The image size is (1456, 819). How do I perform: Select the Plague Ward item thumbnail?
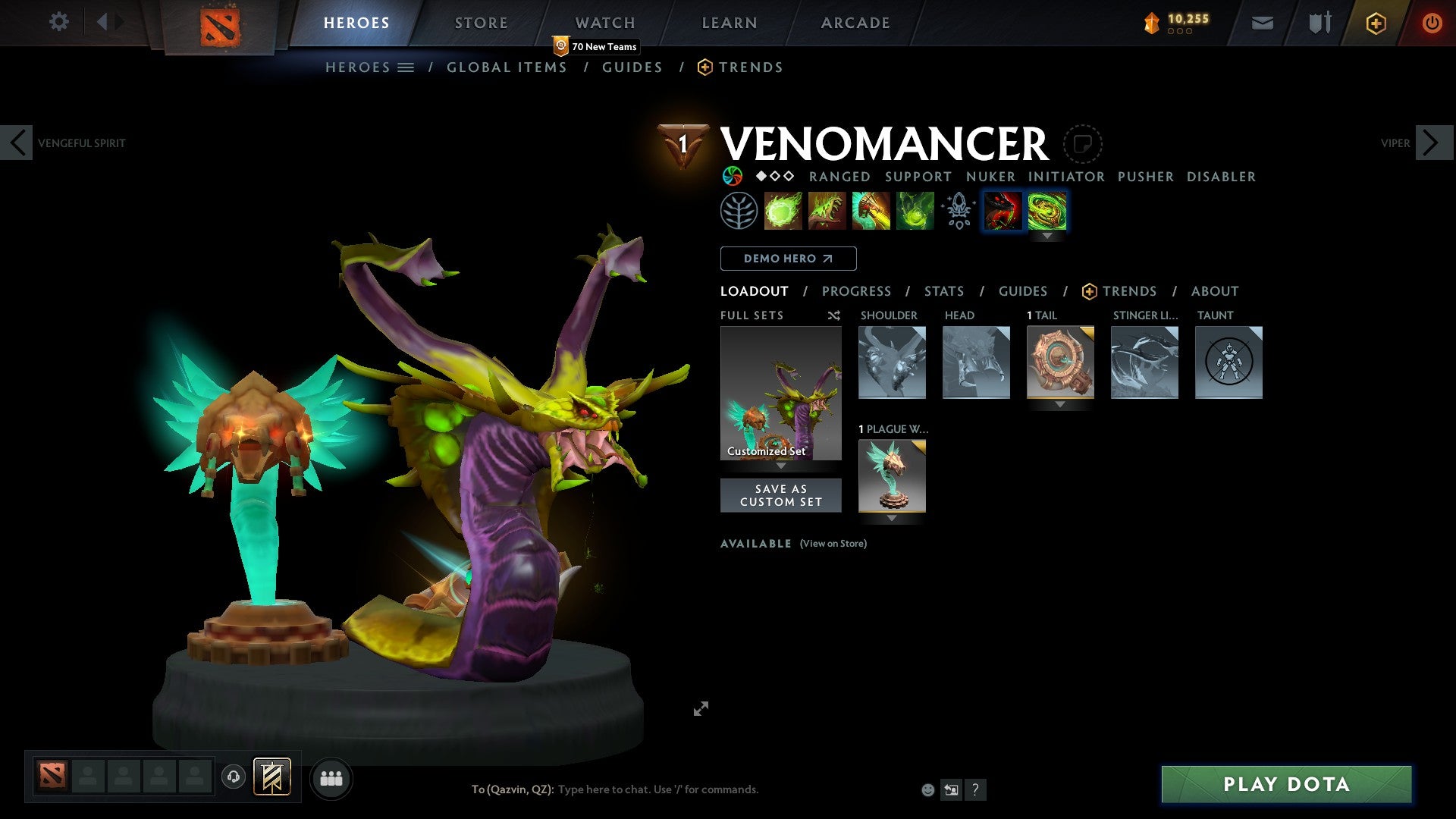[892, 477]
